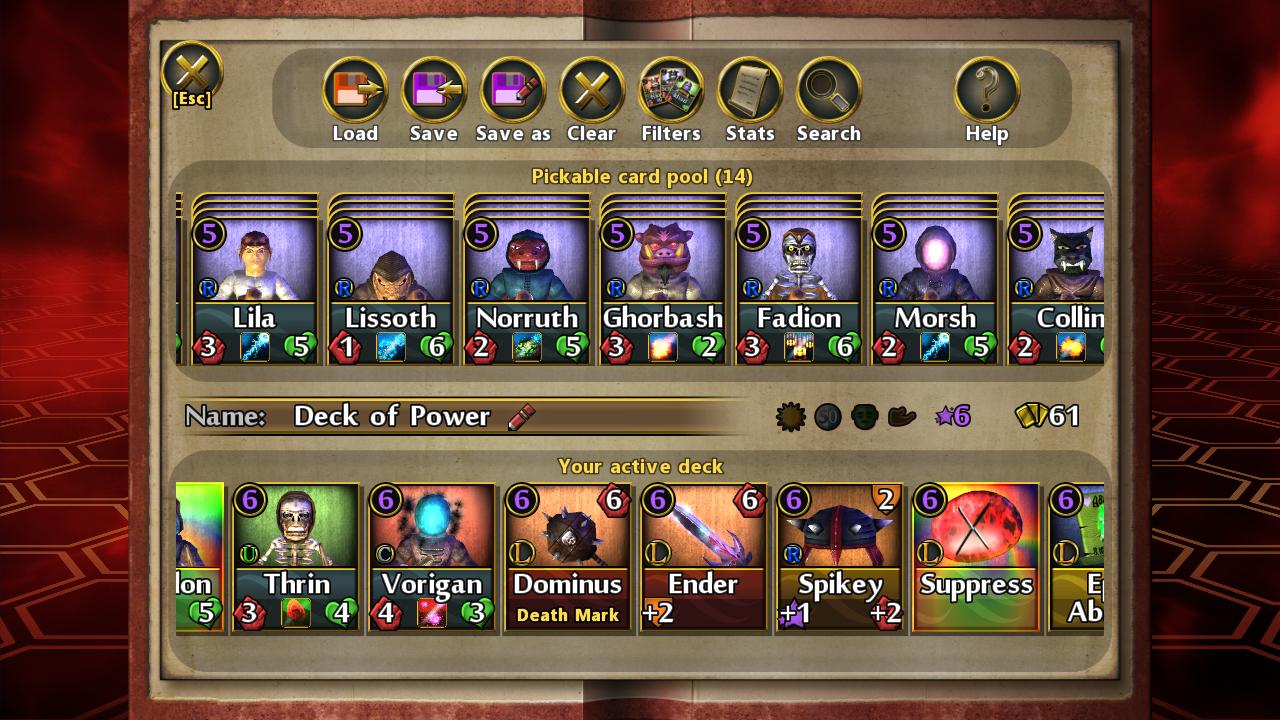This screenshot has height=720, width=1280.
Task: Clear the active deck
Action: click(x=592, y=91)
